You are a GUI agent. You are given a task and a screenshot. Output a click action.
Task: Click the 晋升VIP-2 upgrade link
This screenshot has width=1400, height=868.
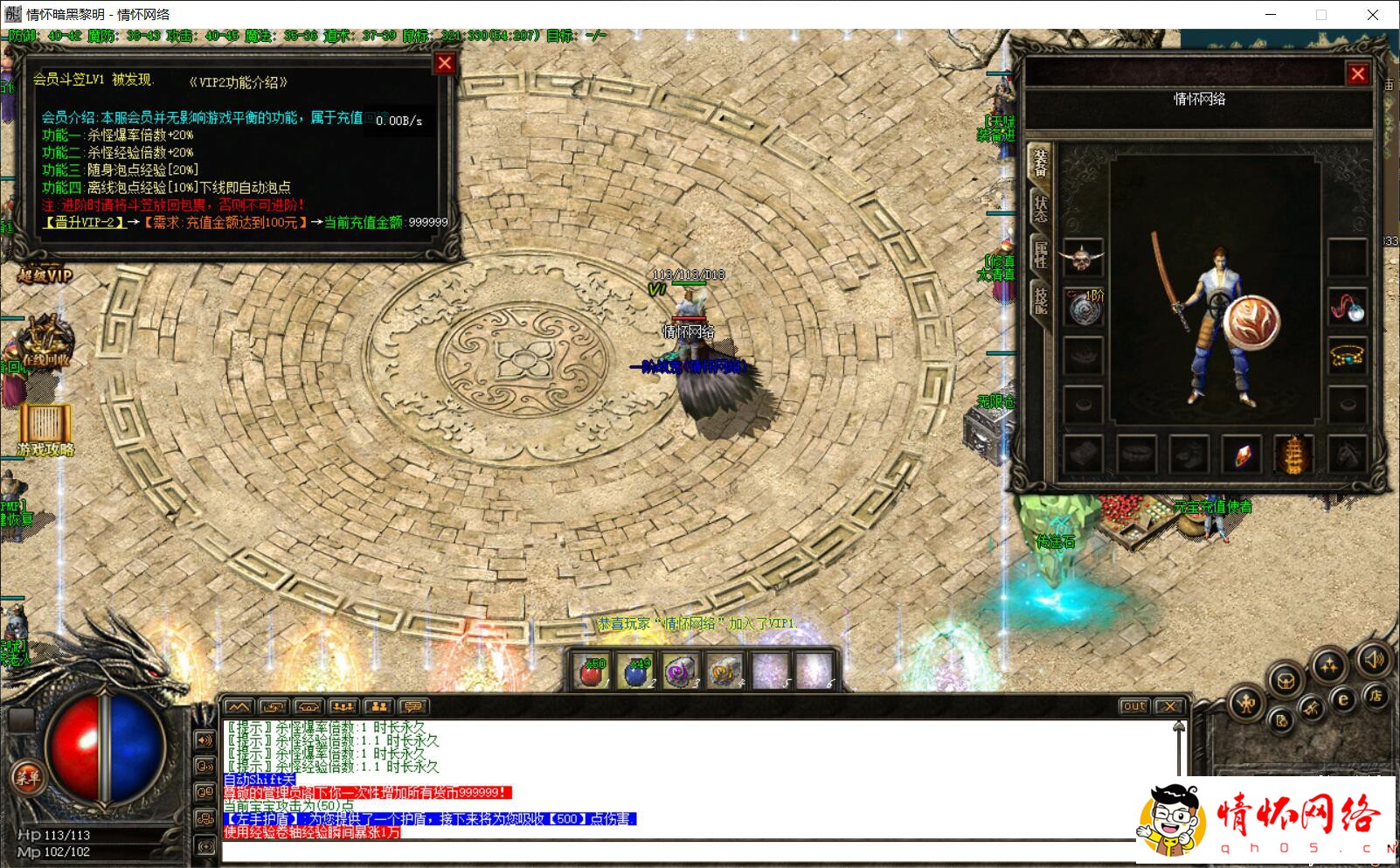[84, 223]
